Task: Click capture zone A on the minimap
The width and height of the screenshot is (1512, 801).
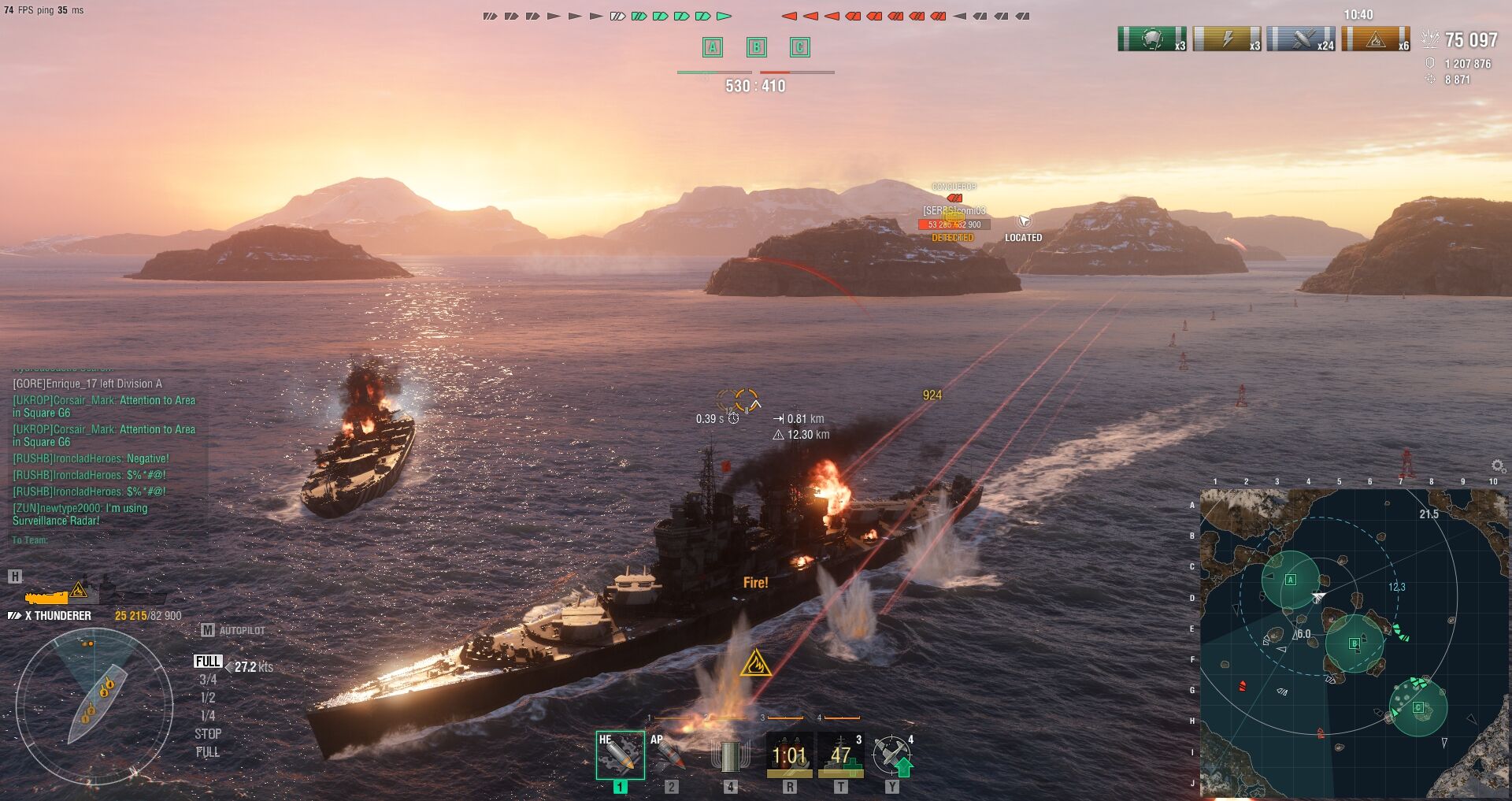Action: pos(1290,580)
